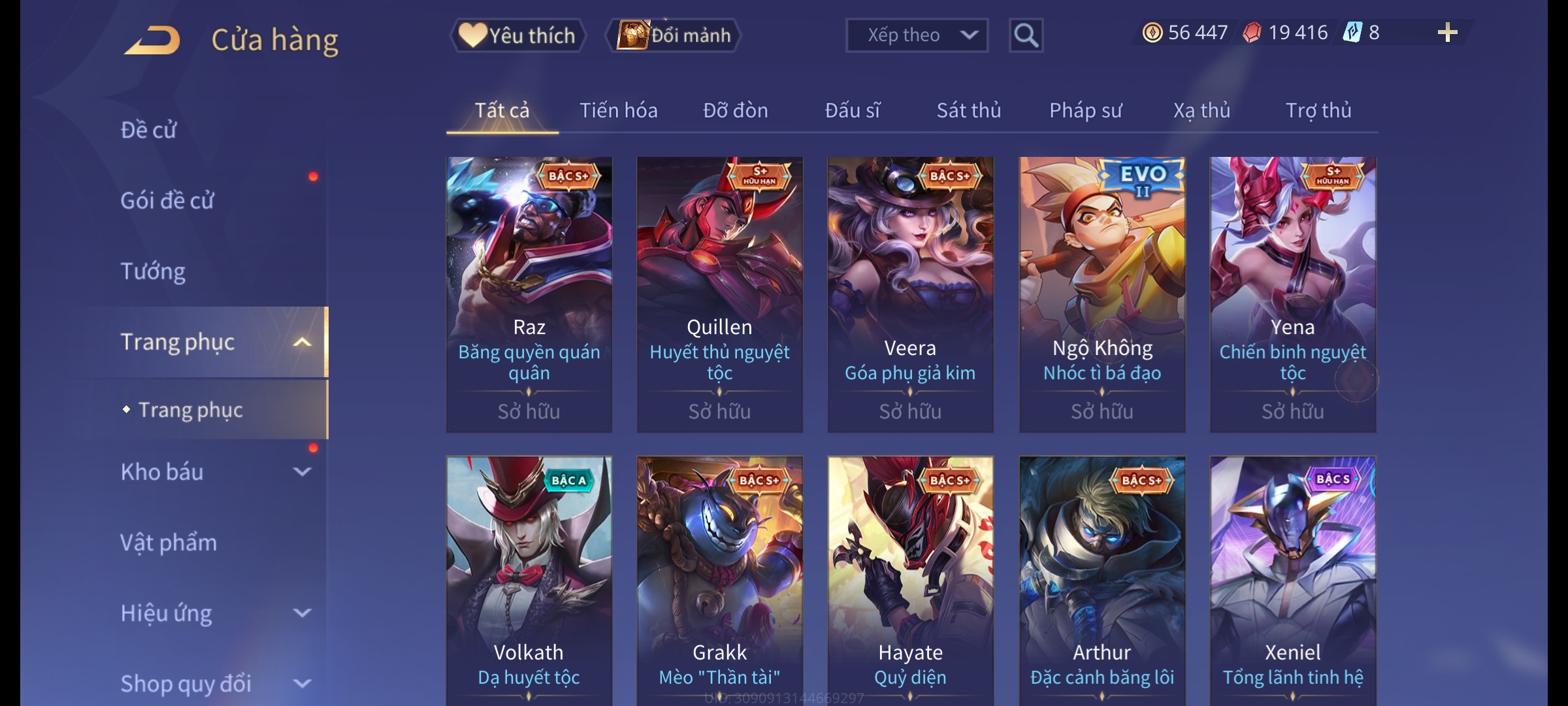Go back using the return arrow
This screenshot has height=706, width=1568.
[x=152, y=39]
